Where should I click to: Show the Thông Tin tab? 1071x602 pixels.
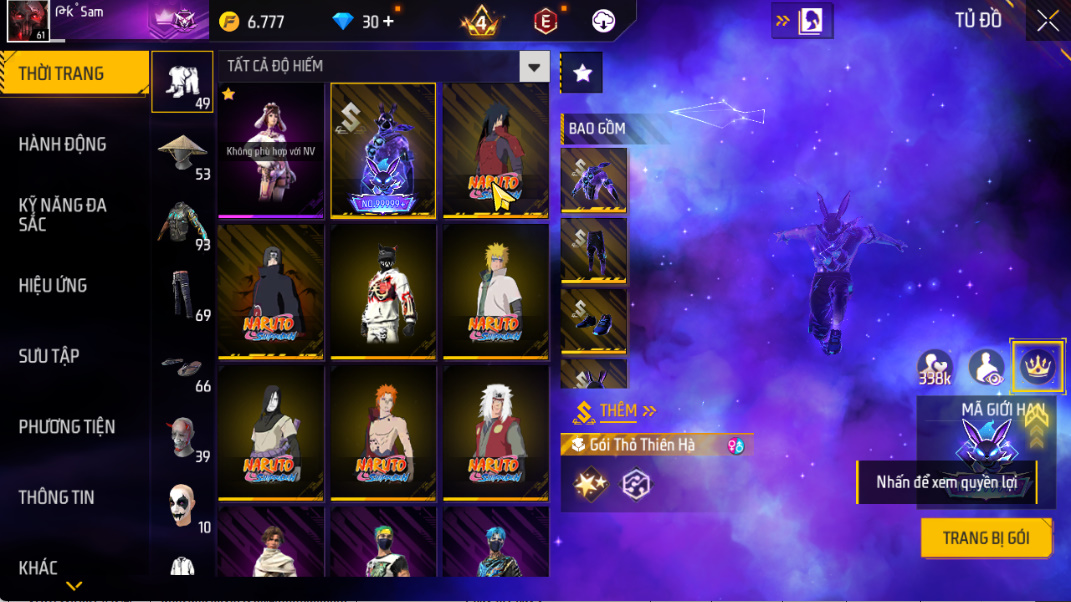point(57,497)
